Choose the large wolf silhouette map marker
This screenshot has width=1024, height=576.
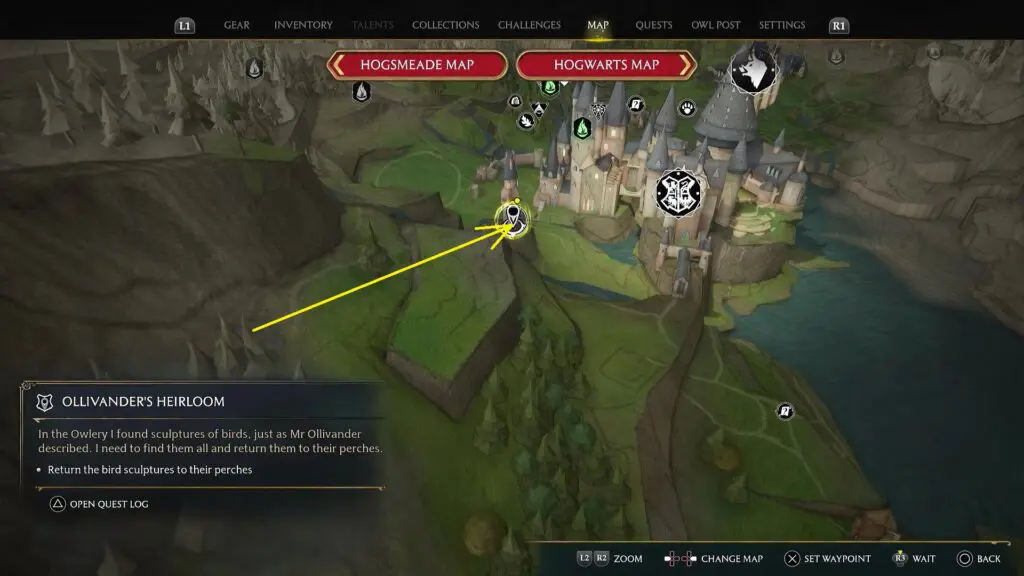tap(755, 70)
